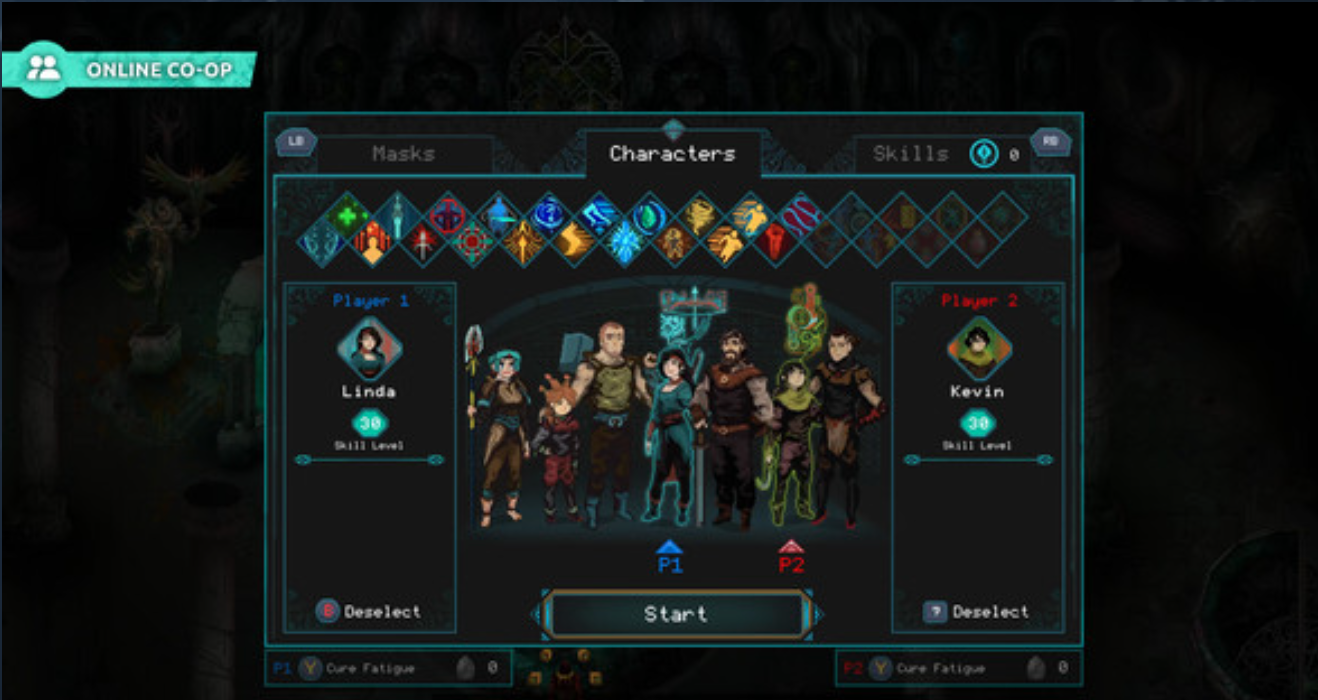Screen dimensions: 1318x700
Task: Open the Skills tab
Action: pyautogui.click(x=910, y=154)
